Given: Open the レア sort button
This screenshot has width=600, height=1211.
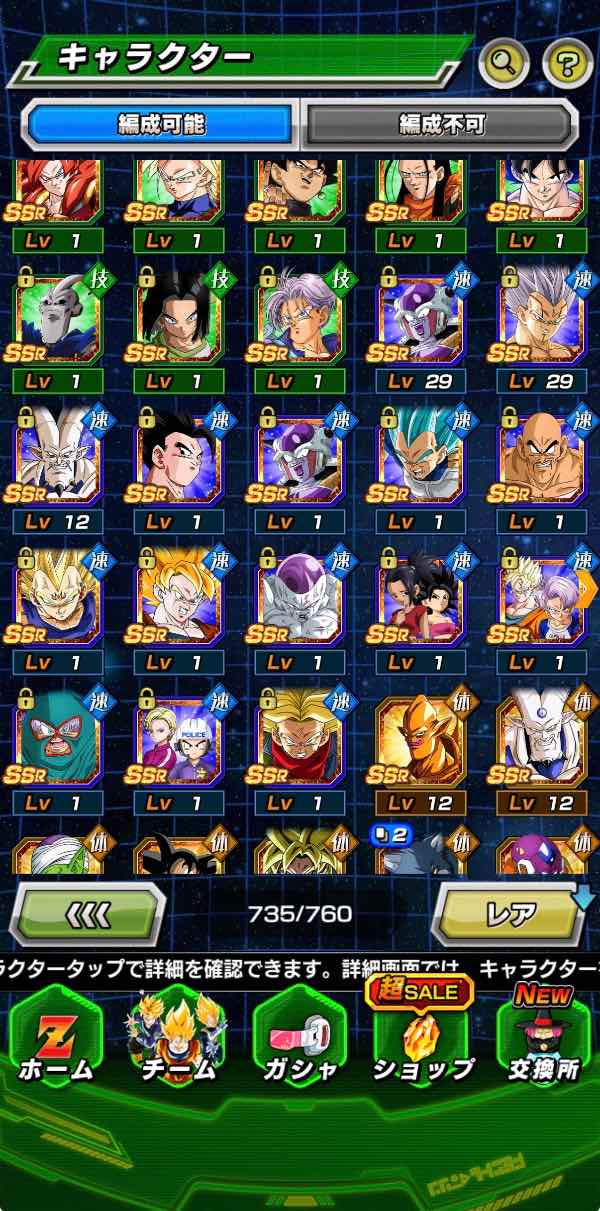Looking at the screenshot, I should [x=510, y=915].
